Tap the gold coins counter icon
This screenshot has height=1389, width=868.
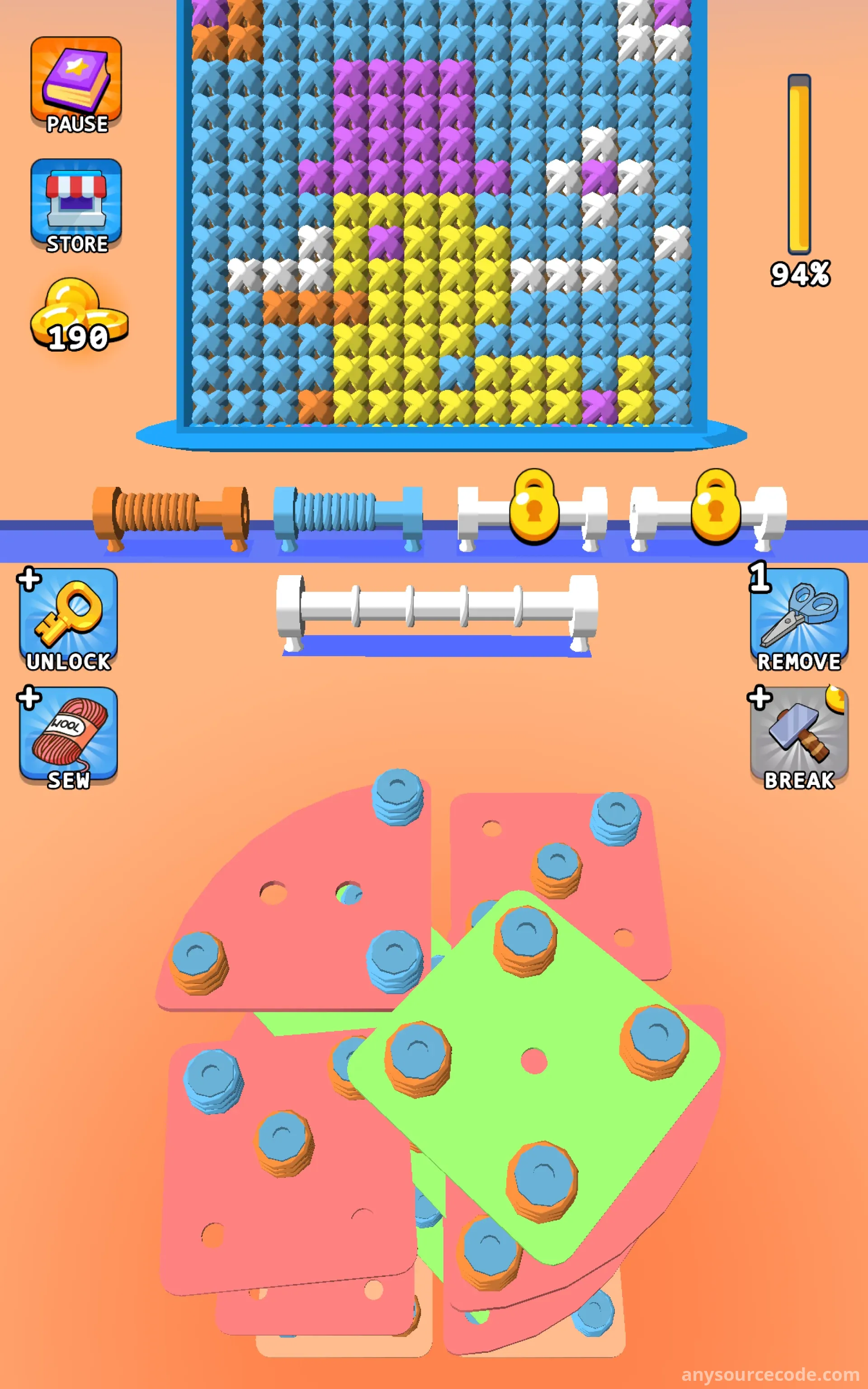coord(78,315)
